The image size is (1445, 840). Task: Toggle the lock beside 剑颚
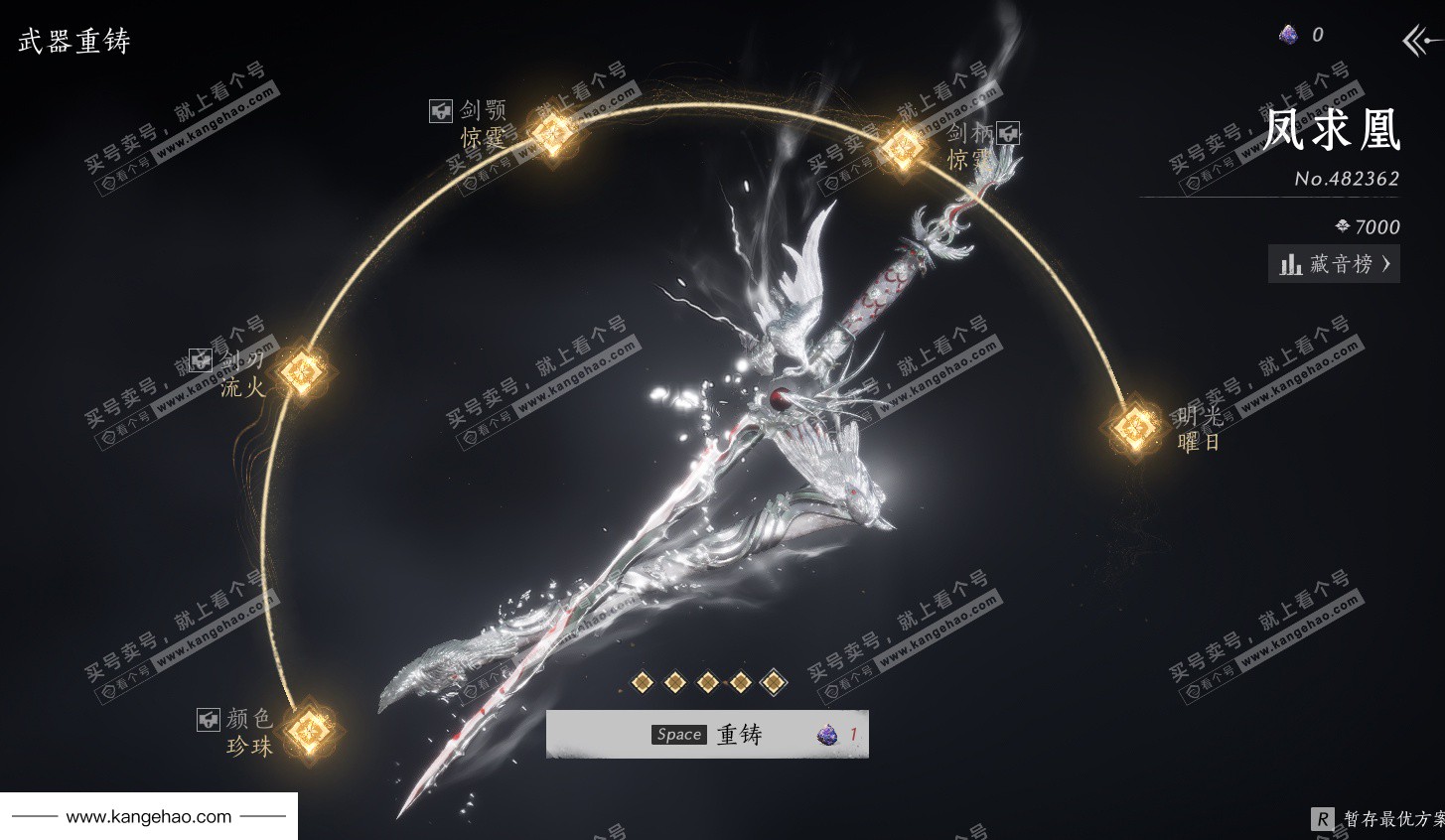point(441,111)
